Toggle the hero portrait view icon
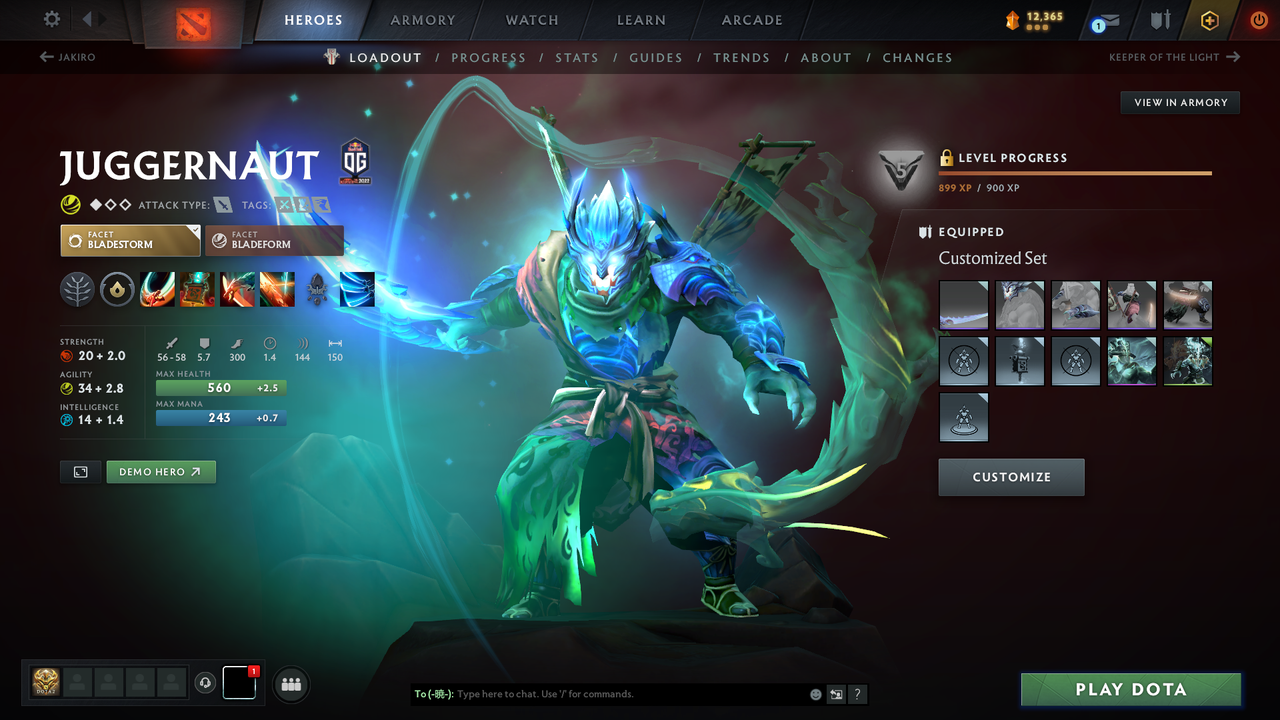This screenshot has height=720, width=1280. coord(80,471)
